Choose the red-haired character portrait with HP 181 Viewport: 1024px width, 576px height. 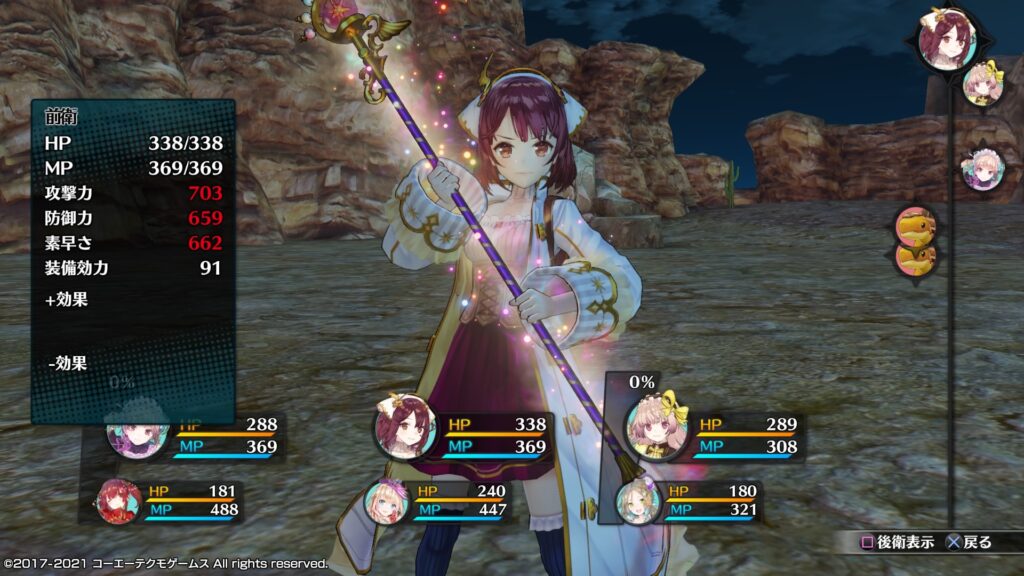coord(120,501)
